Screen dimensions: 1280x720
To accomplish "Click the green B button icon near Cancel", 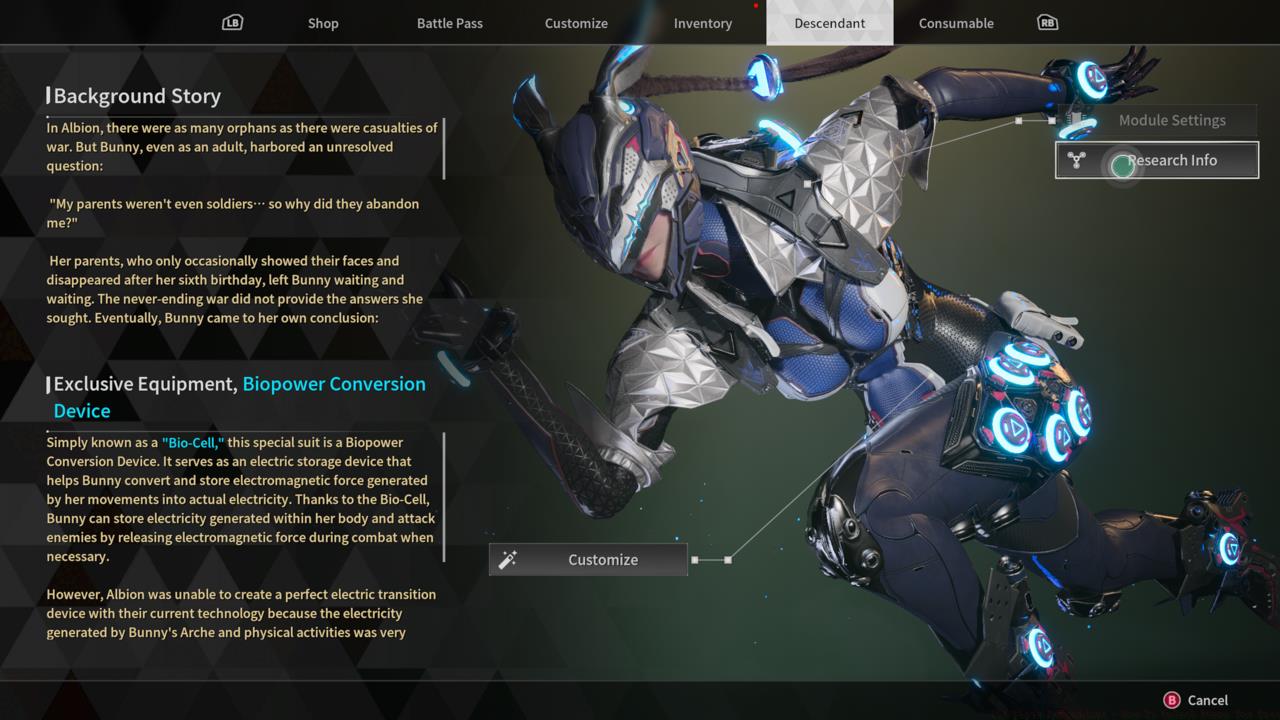I will [x=1170, y=700].
